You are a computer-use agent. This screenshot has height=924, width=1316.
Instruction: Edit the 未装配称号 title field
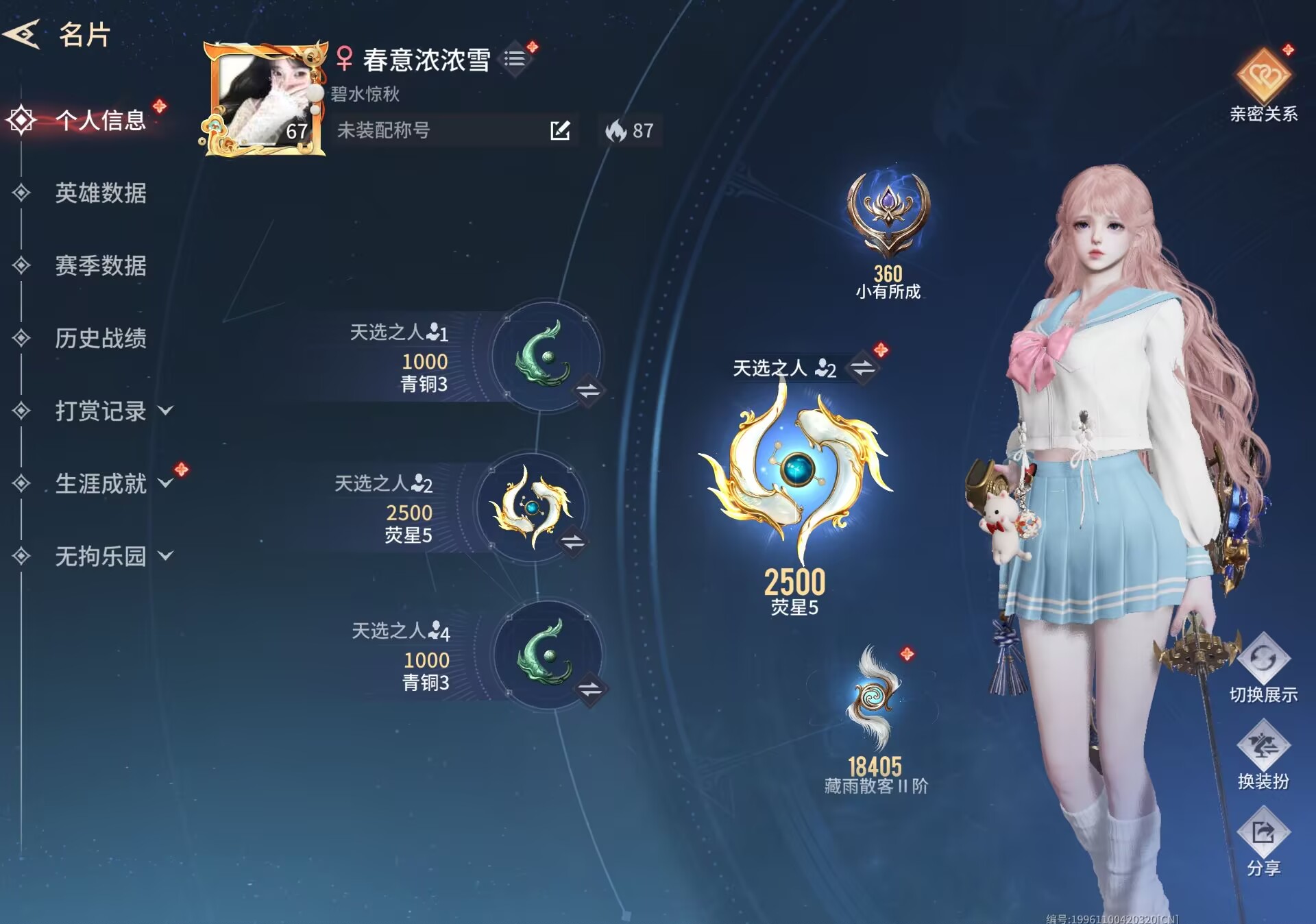(559, 130)
